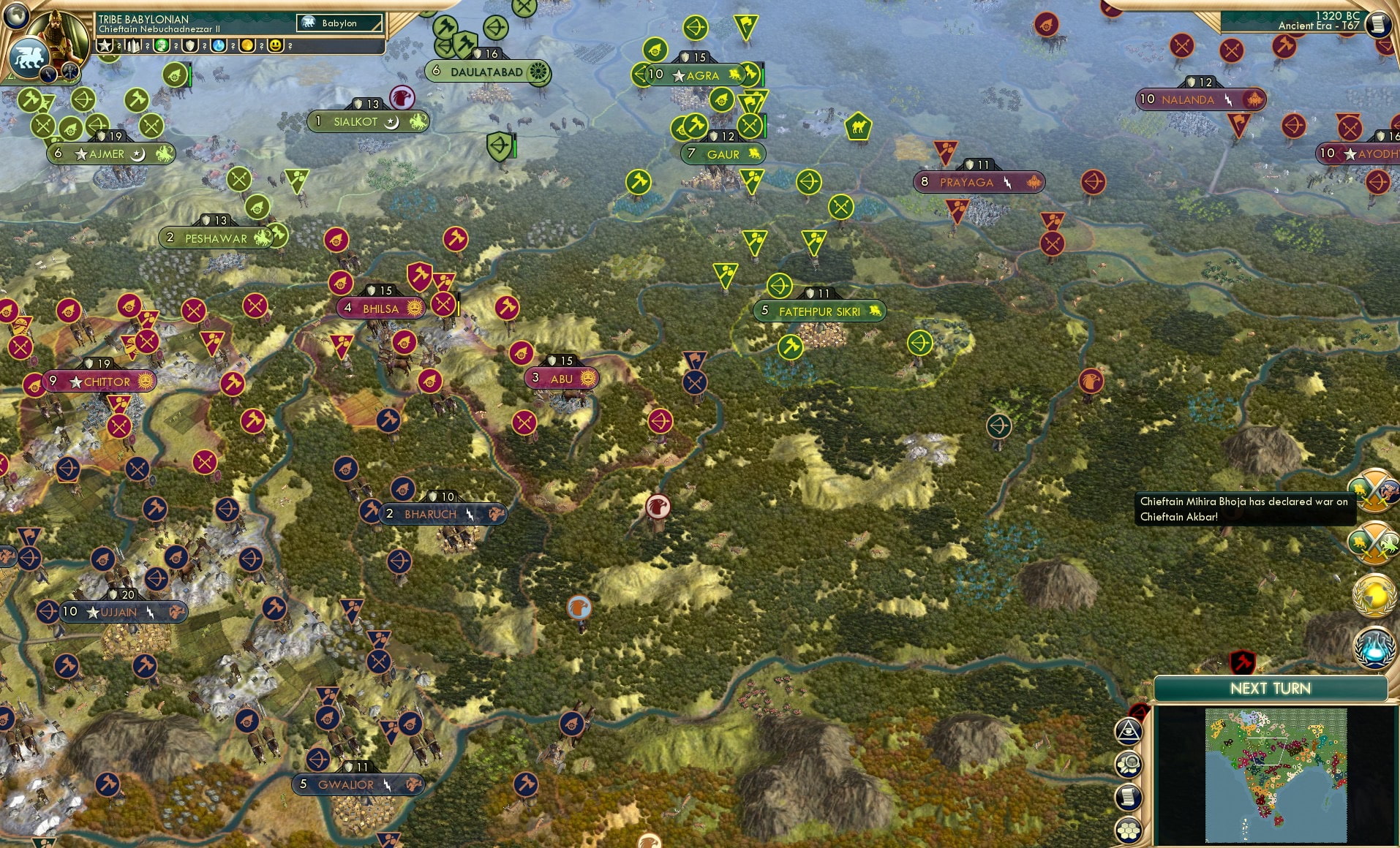Toggle the espionage eye overlay icon
Viewport: 1400px width, 848px height.
point(1129,731)
